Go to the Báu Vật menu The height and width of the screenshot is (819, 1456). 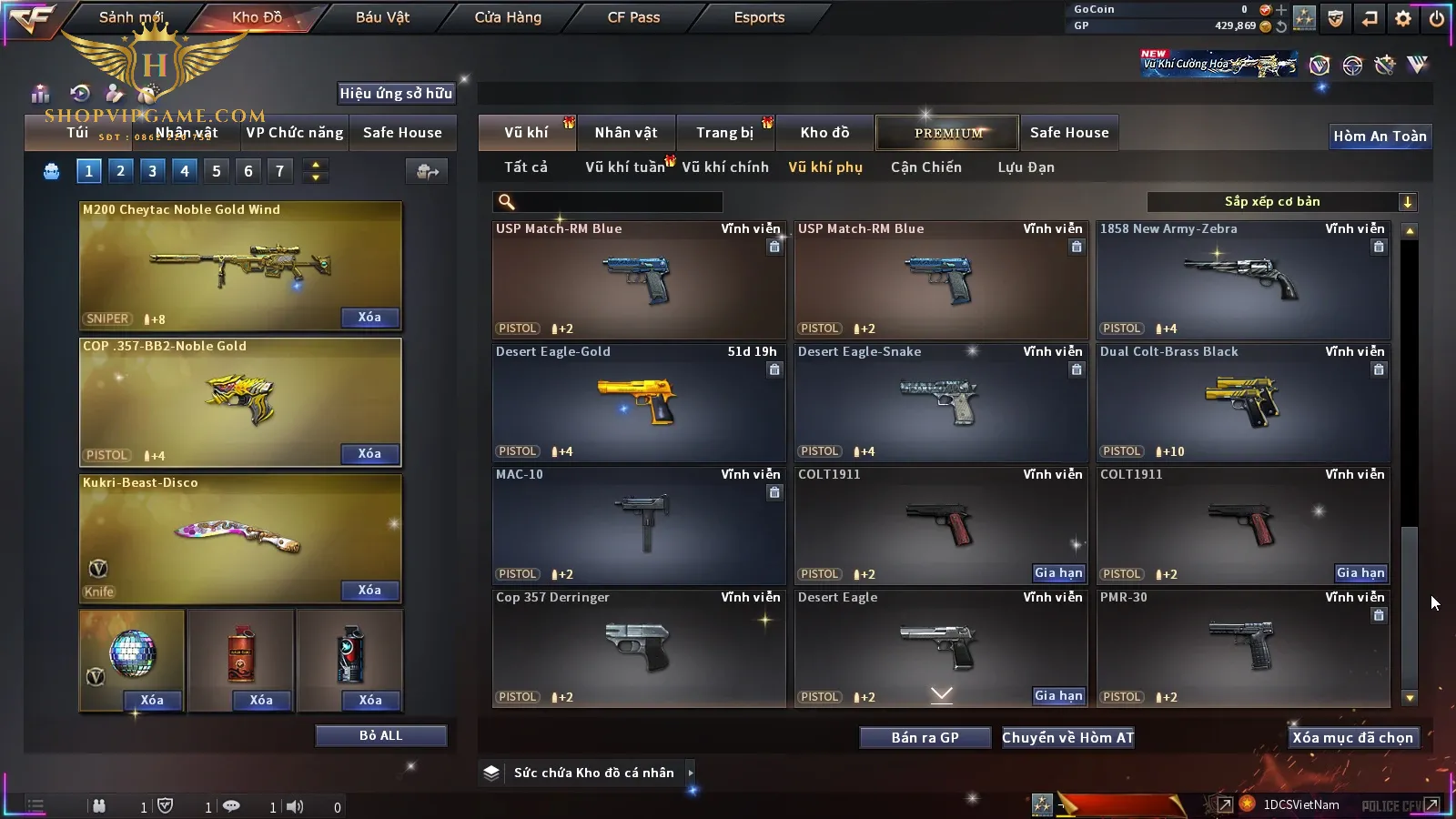[x=382, y=17]
